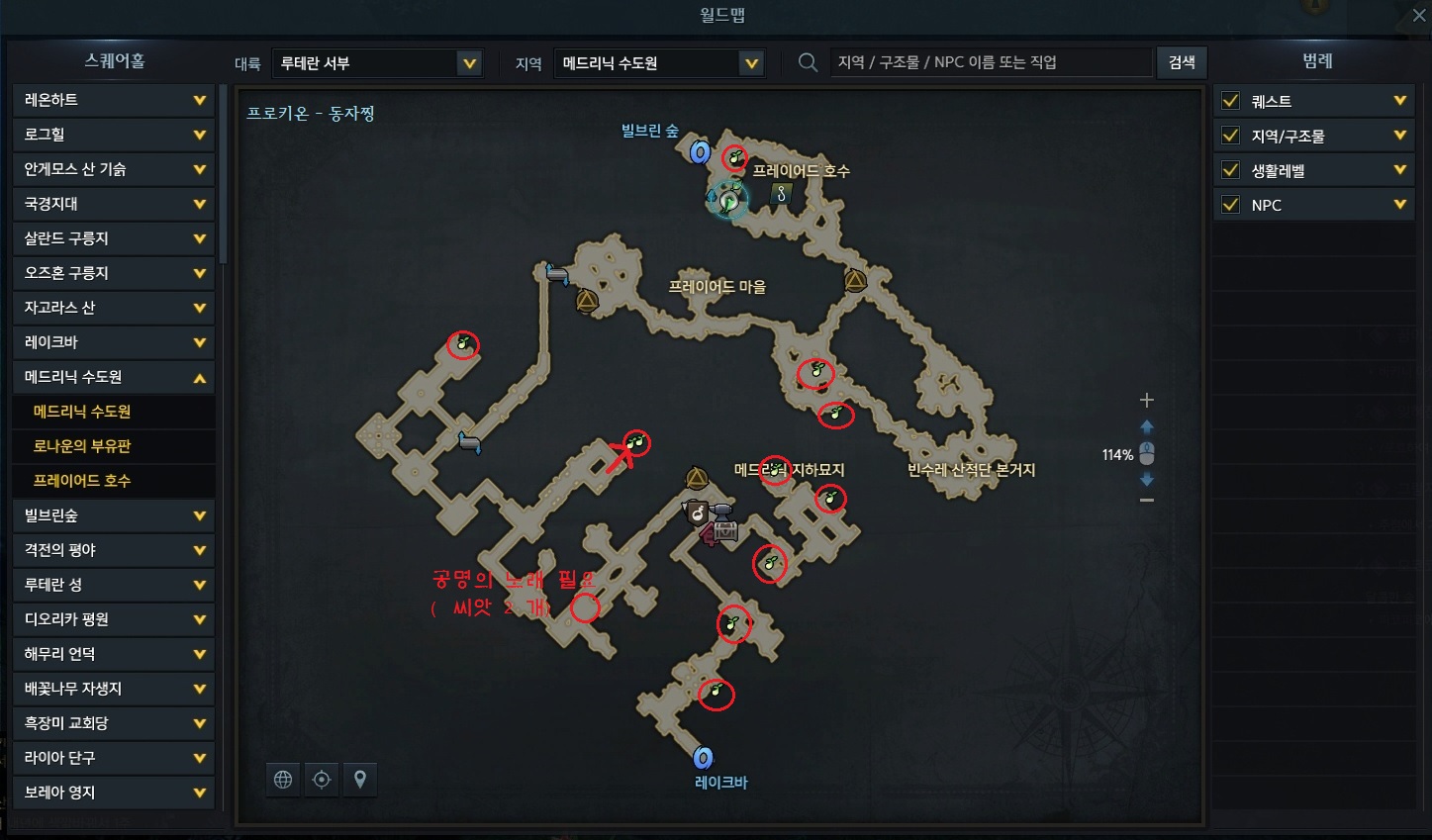This screenshot has width=1432, height=840.
Task: Toggle the NPC legend checkbox
Action: click(x=1231, y=205)
